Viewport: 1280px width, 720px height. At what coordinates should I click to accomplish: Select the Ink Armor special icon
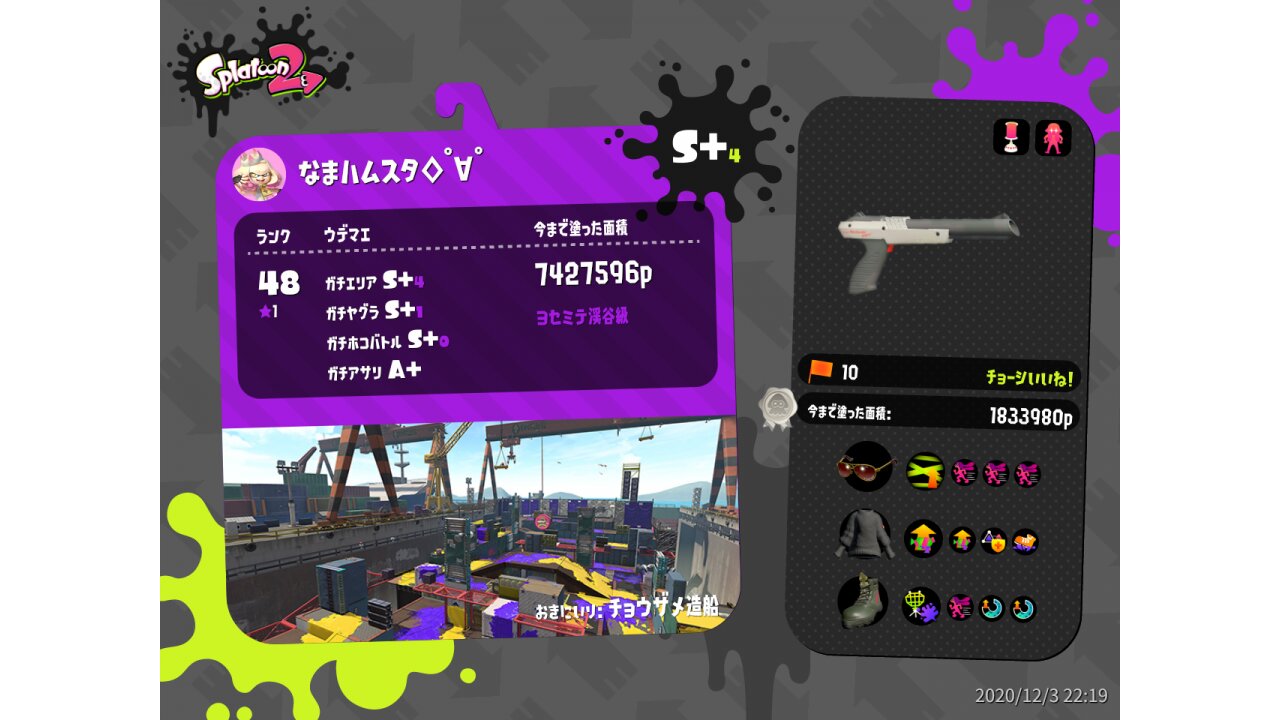(x=1053, y=138)
